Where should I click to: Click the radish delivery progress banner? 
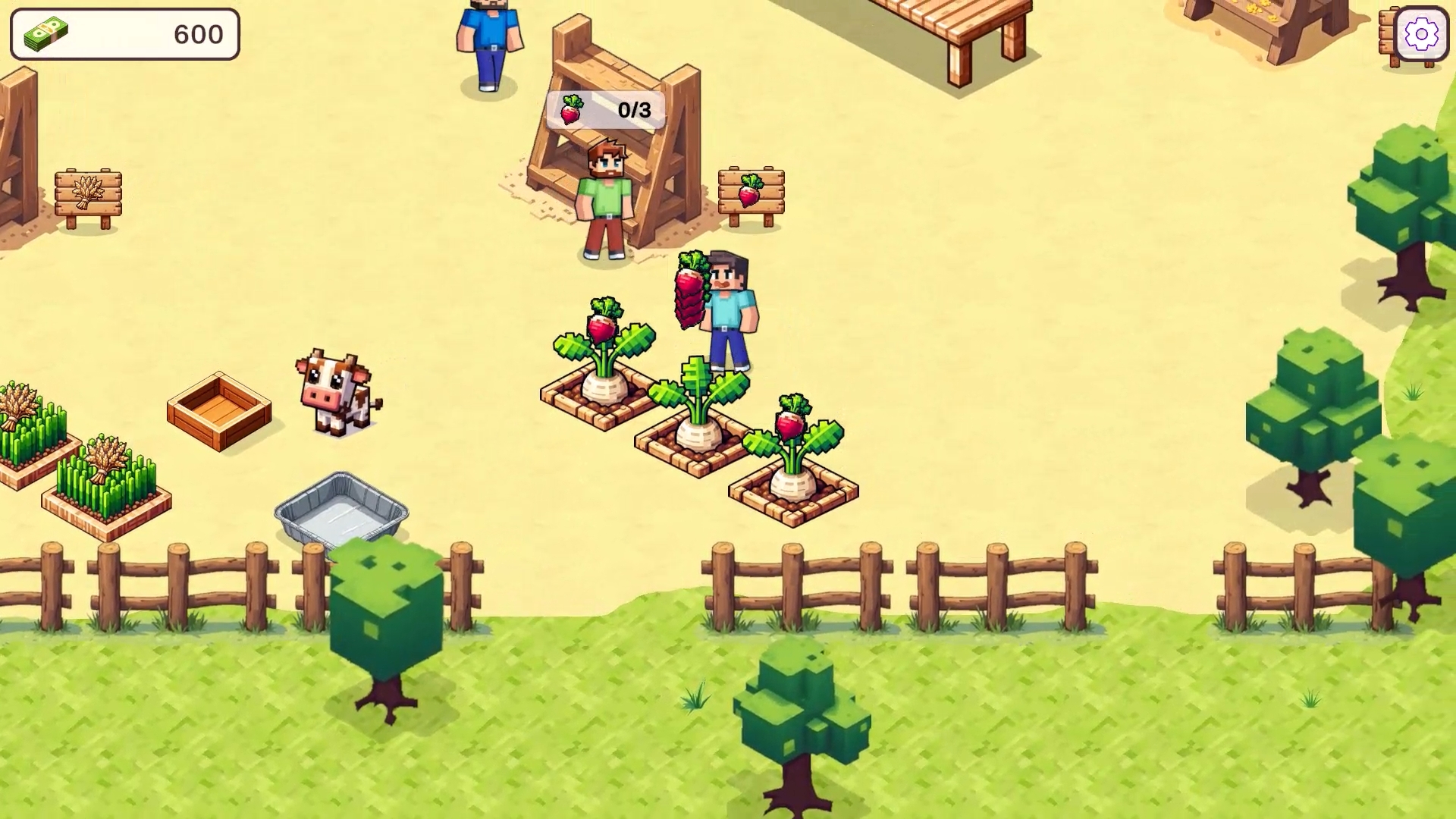[x=607, y=109]
